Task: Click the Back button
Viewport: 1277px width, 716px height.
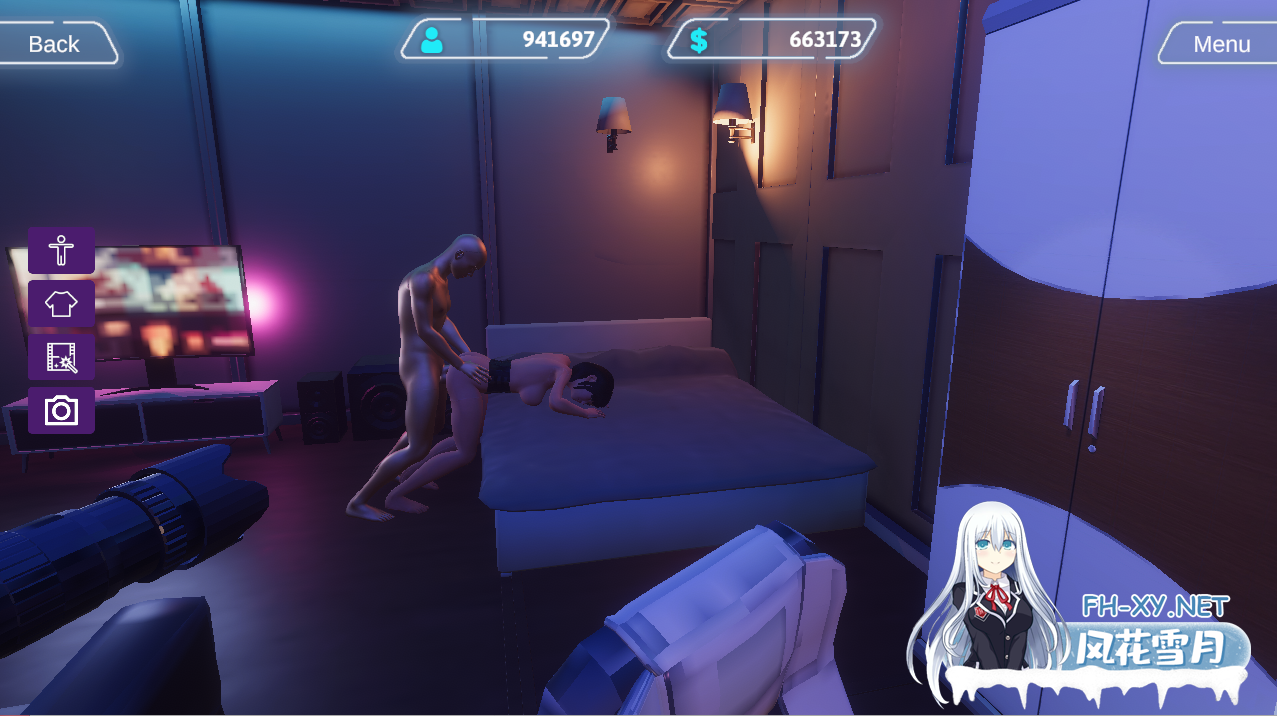Action: click(x=54, y=44)
